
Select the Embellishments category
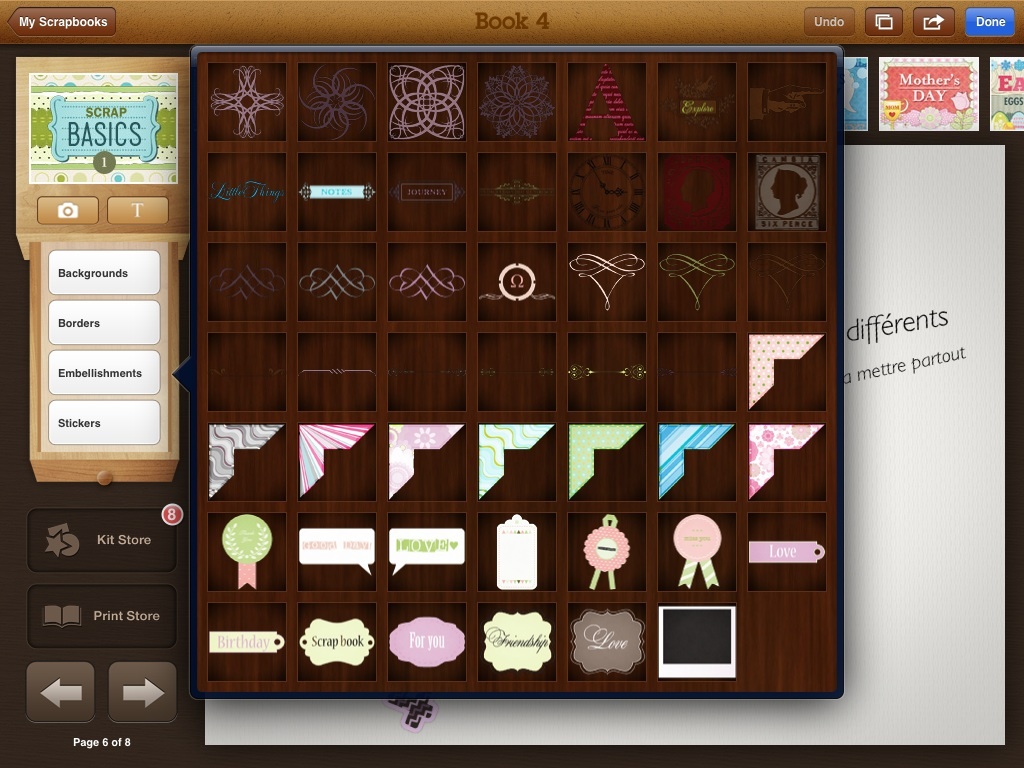click(x=104, y=373)
